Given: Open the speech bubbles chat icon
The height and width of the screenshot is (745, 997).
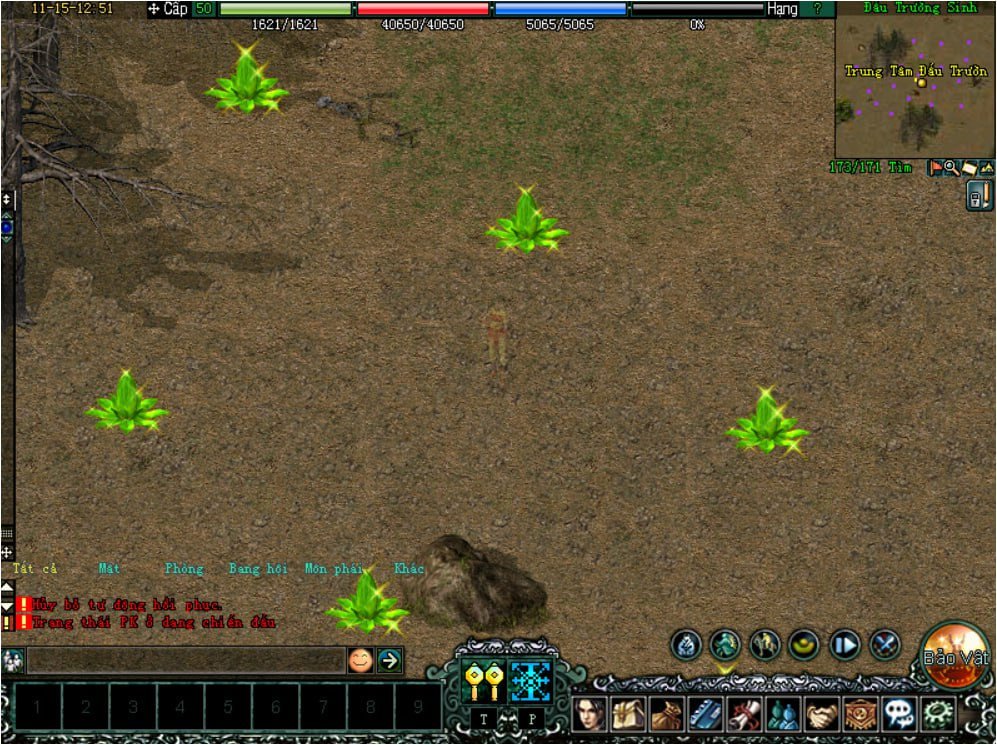Looking at the screenshot, I should pos(899,714).
